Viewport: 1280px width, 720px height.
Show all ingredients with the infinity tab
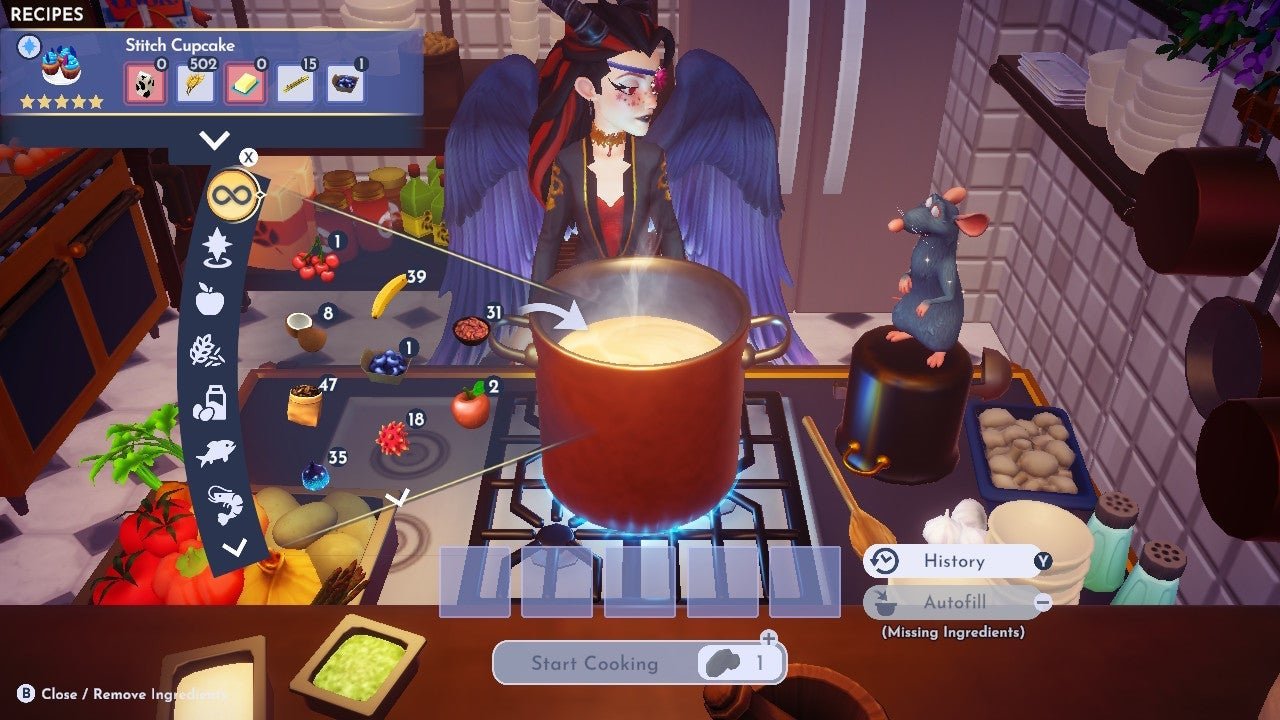(230, 195)
